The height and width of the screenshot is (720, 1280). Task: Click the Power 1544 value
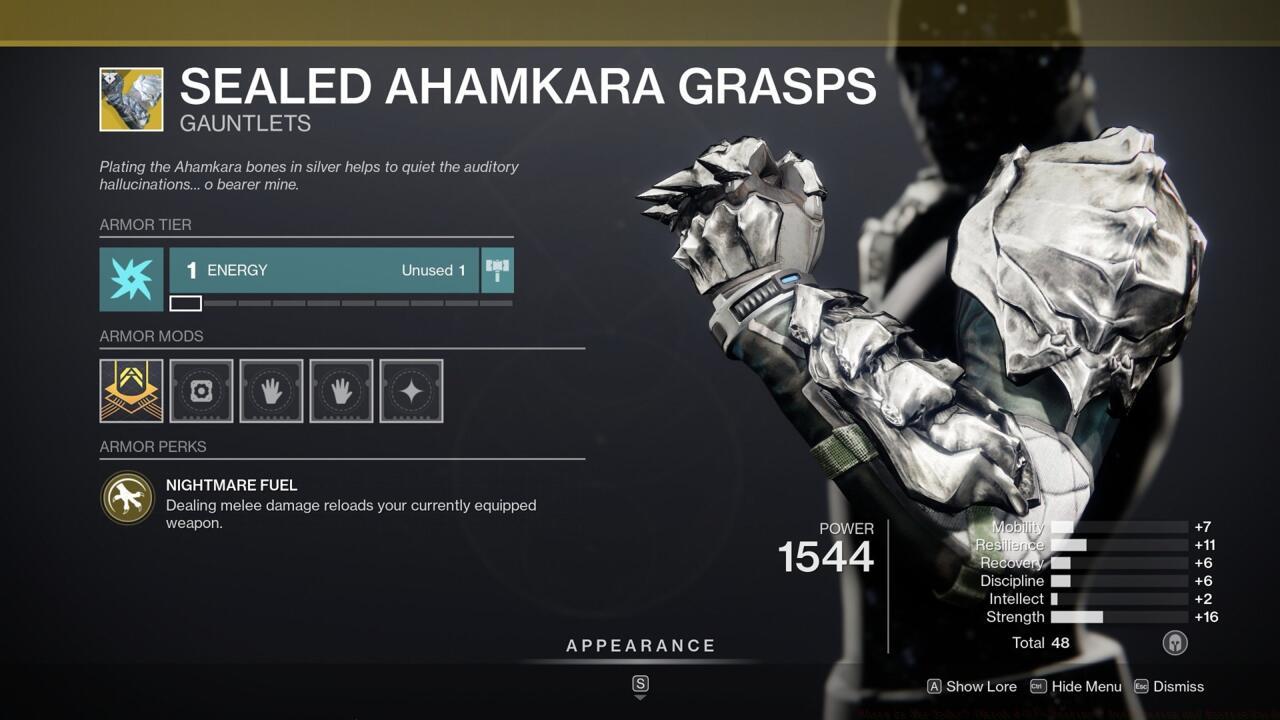826,557
